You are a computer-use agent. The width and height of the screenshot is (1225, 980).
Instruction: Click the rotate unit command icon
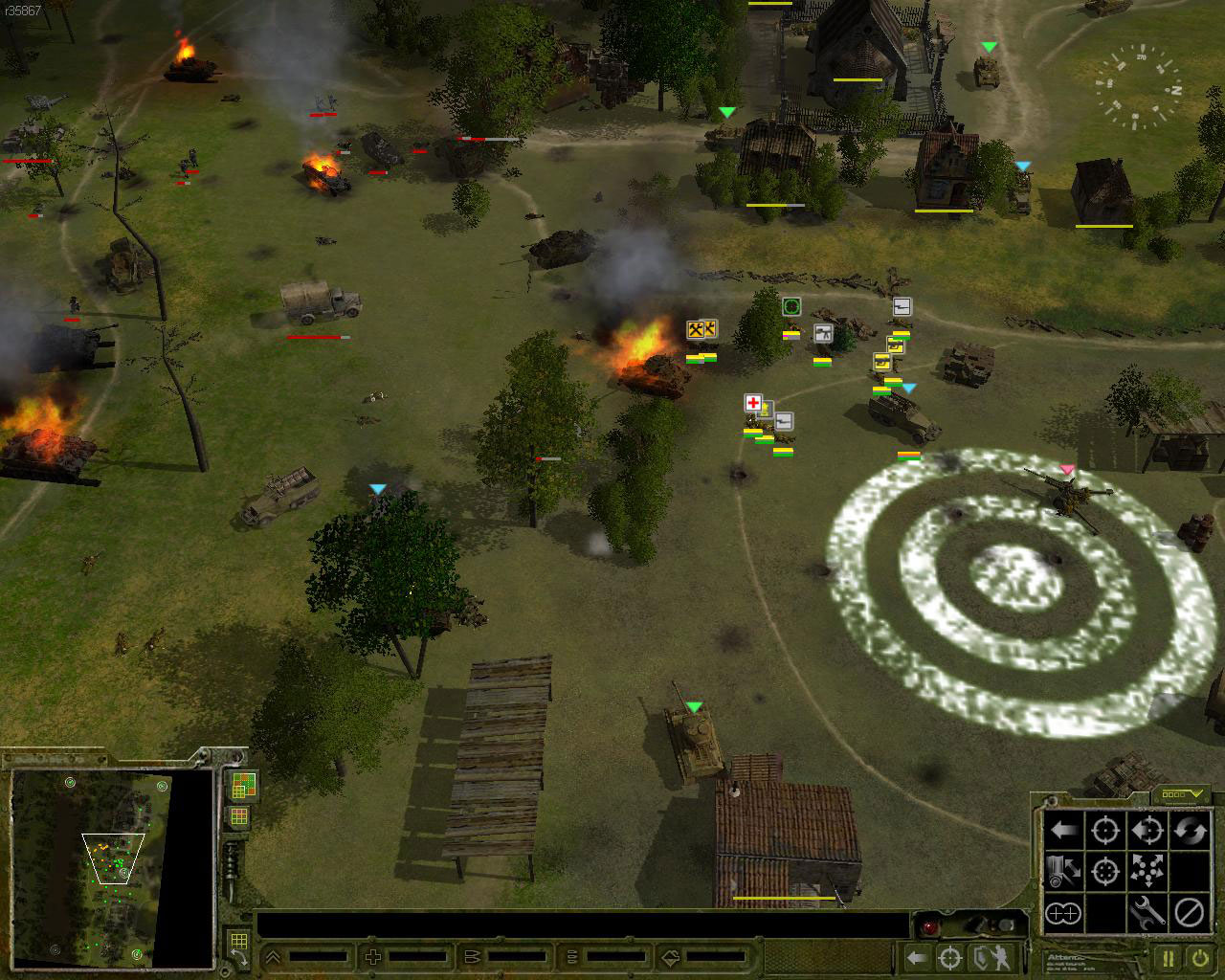(1190, 831)
